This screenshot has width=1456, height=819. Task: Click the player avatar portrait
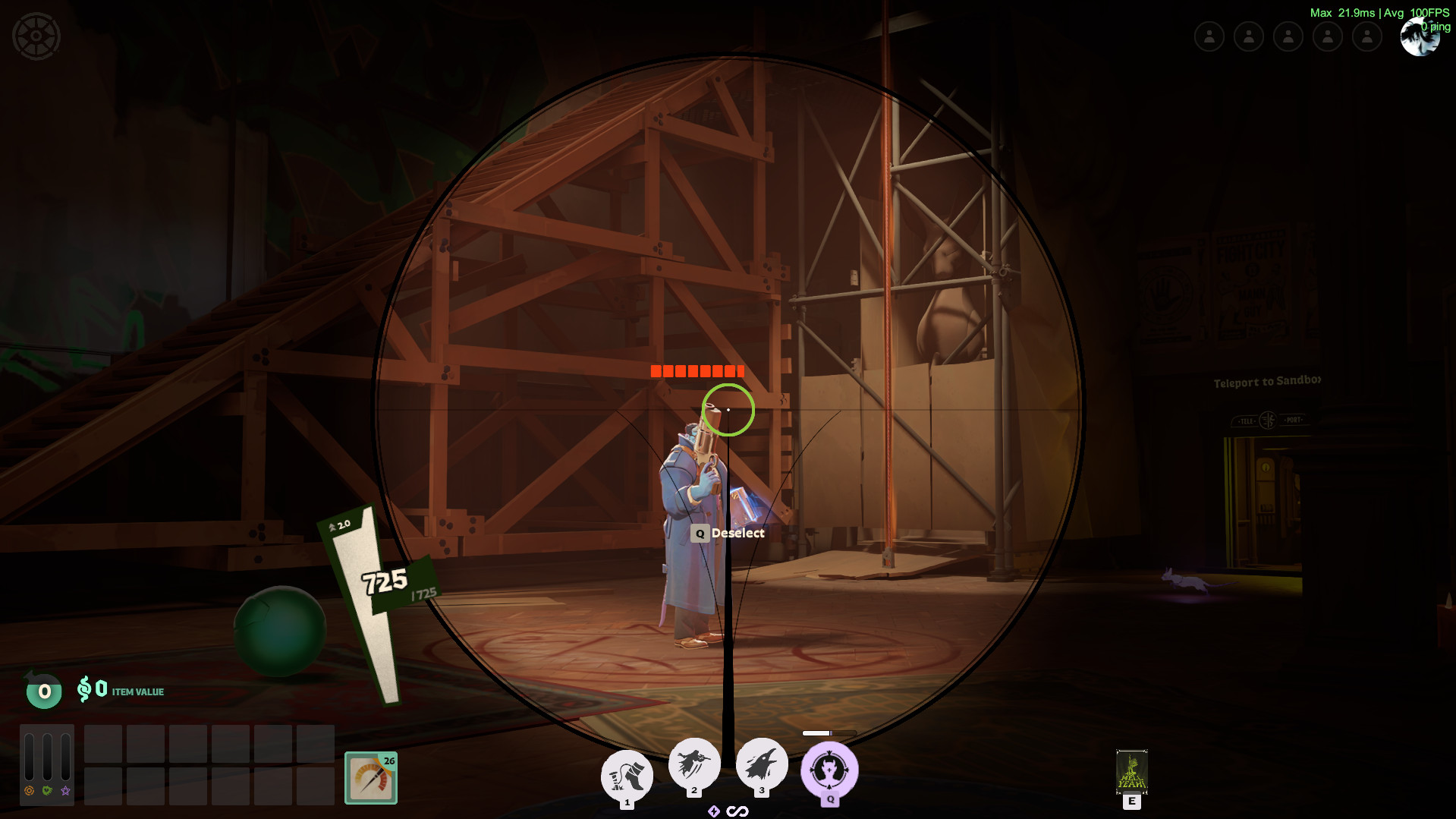pyautogui.click(x=1419, y=37)
